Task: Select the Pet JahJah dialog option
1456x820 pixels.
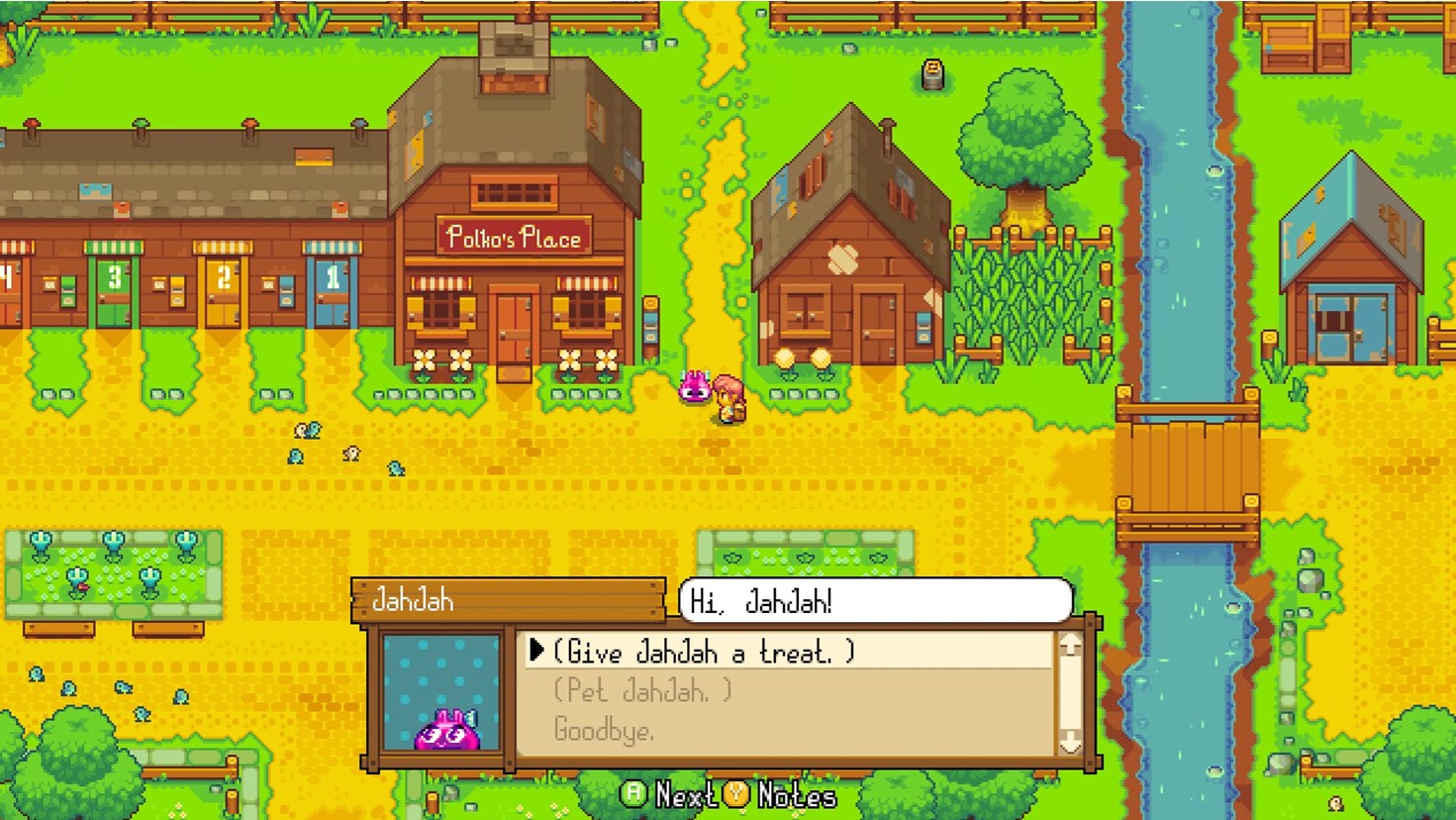Action: [x=641, y=692]
